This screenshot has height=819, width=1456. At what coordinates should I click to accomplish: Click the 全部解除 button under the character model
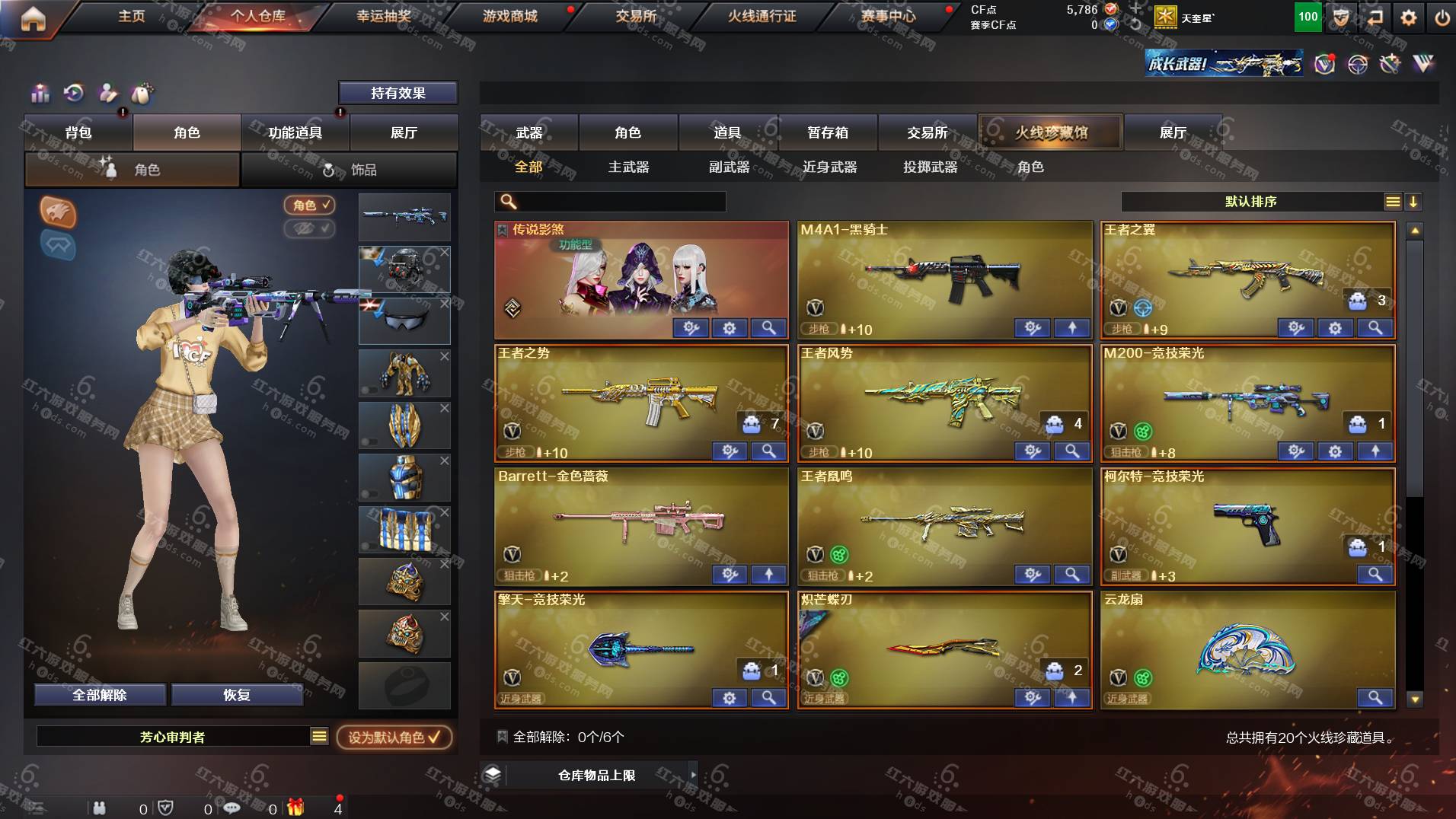100,695
